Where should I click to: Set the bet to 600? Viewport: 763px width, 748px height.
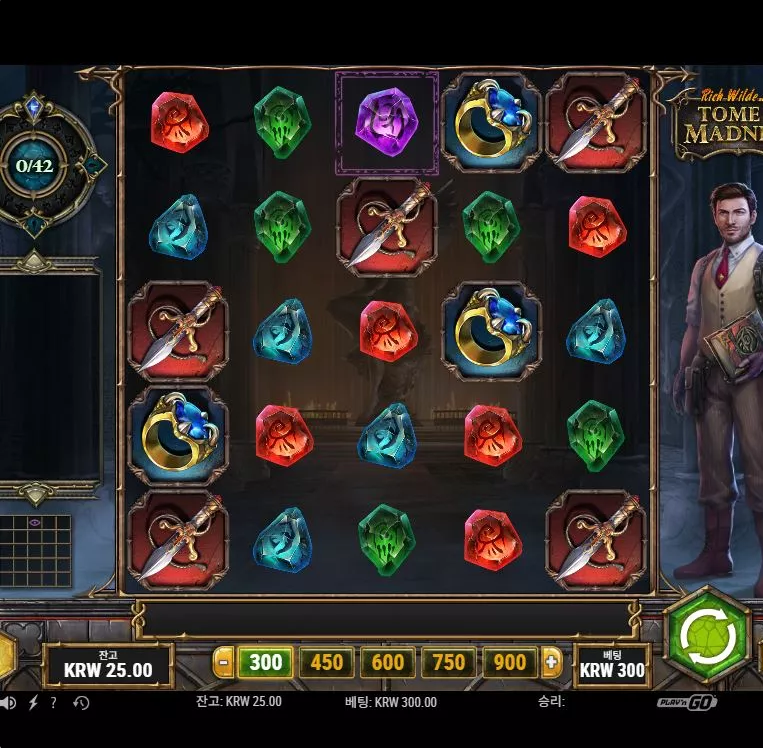point(388,662)
